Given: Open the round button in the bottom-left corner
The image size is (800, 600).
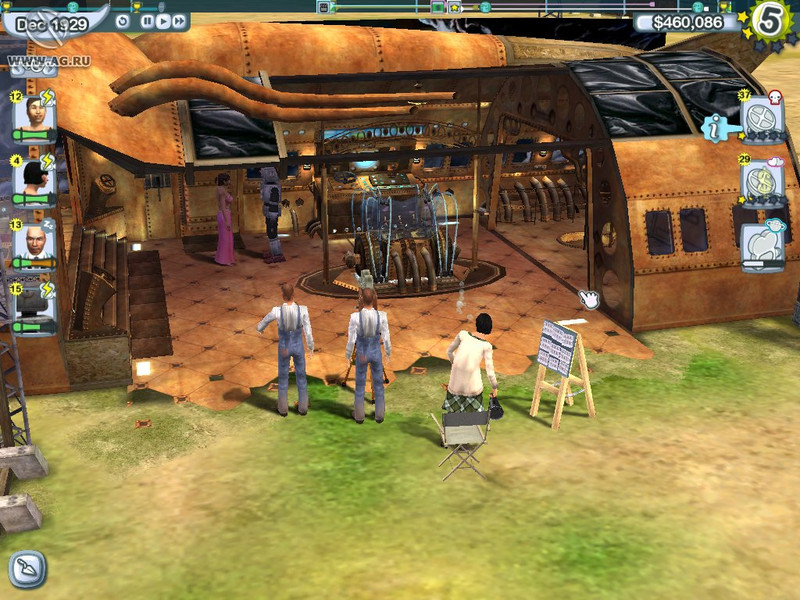Looking at the screenshot, I should (28, 569).
